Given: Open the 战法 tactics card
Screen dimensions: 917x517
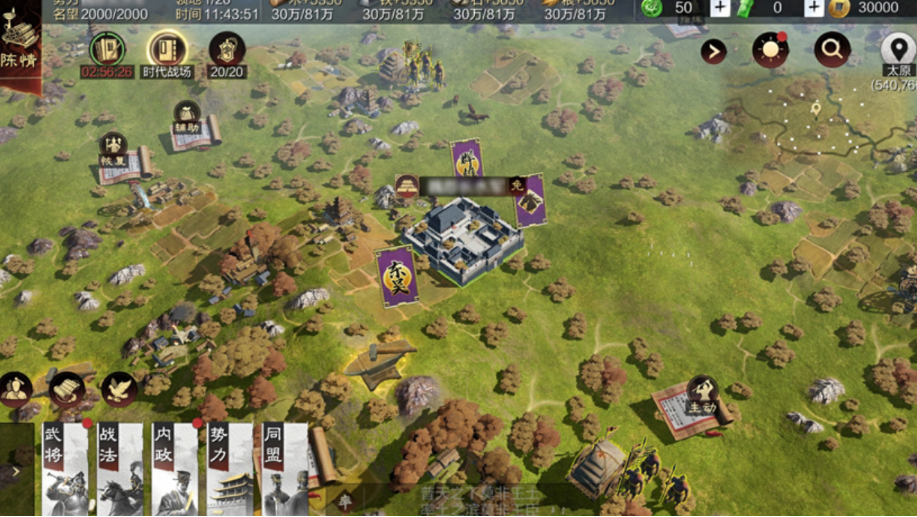Looking at the screenshot, I should [x=120, y=470].
